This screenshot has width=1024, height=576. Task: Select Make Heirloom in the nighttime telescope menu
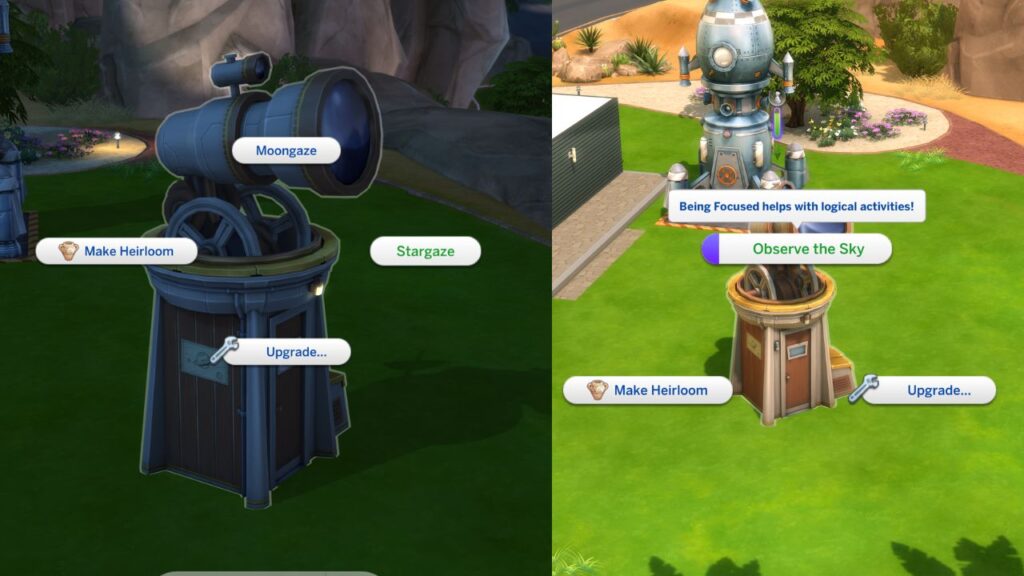[x=117, y=251]
